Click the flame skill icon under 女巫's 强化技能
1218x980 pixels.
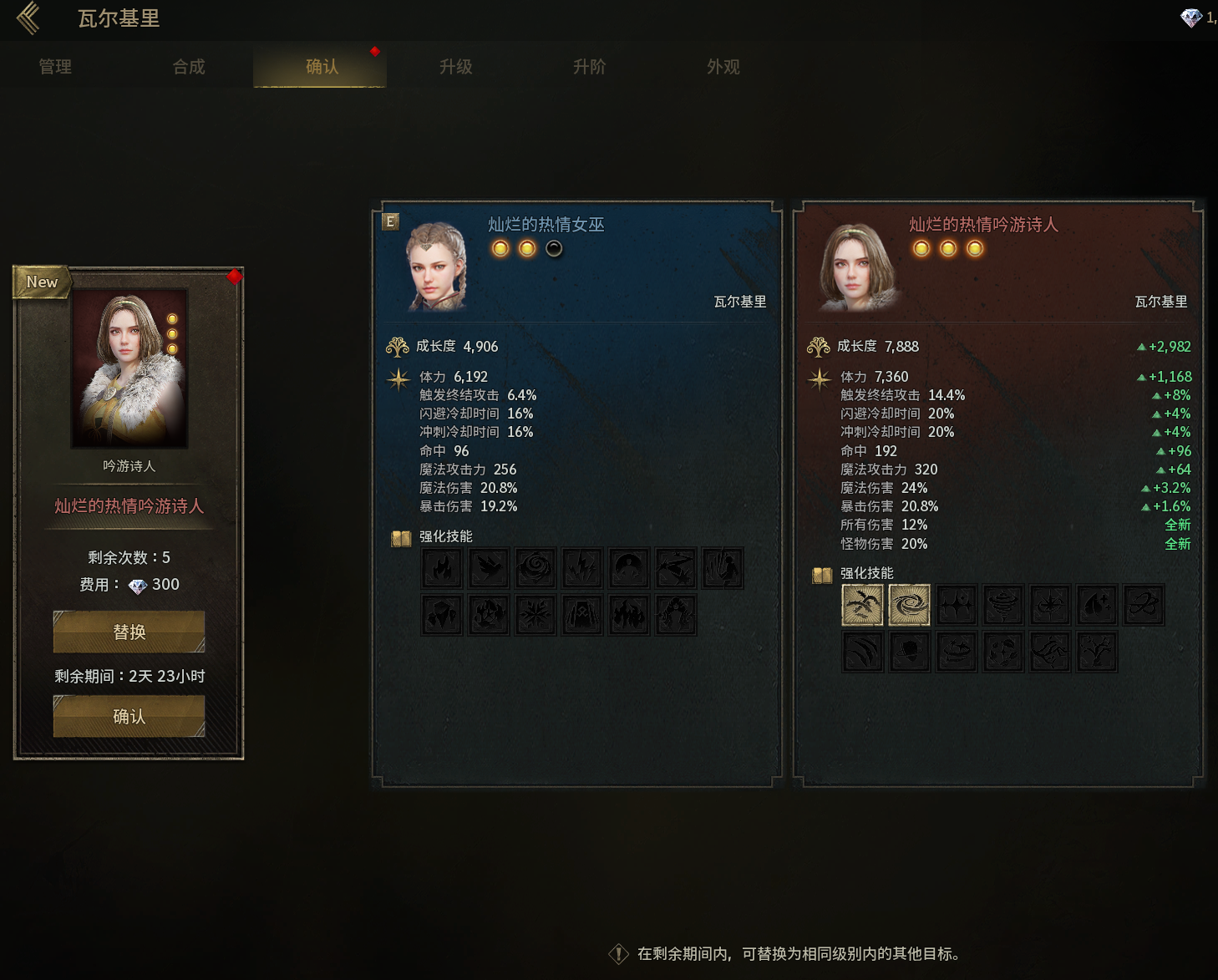(443, 566)
